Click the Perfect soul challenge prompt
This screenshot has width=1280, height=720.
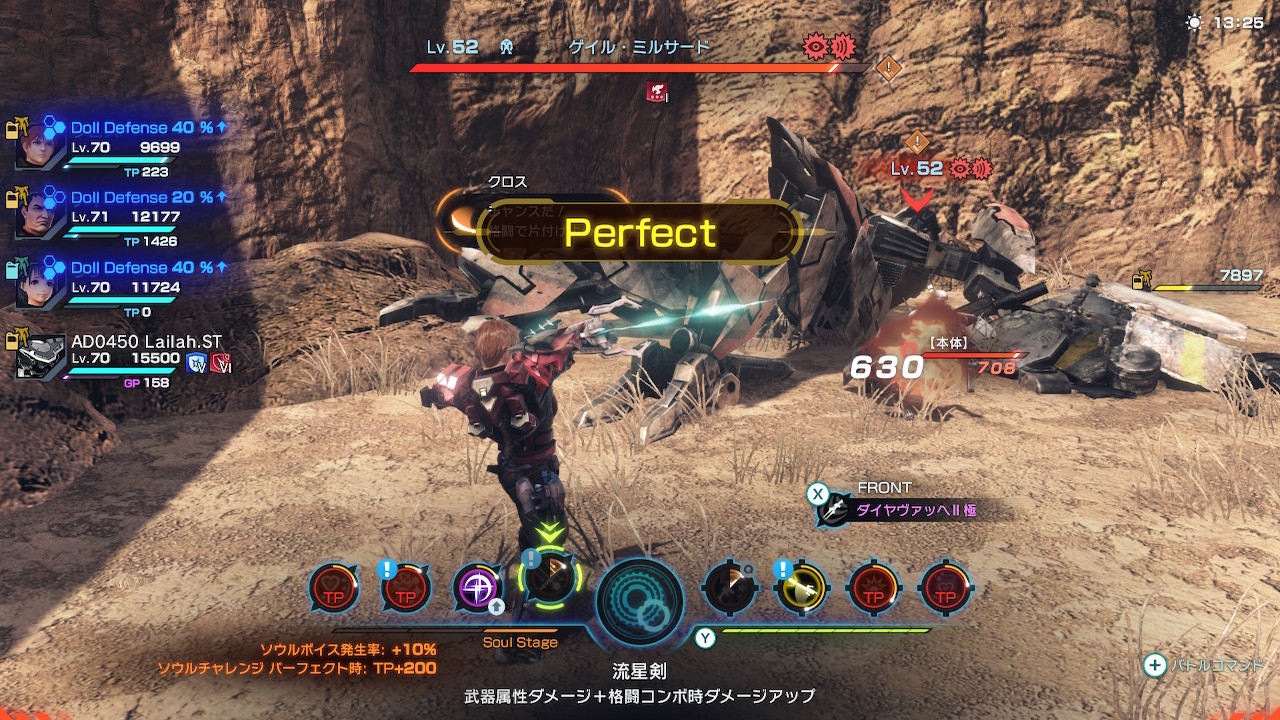[x=640, y=233]
